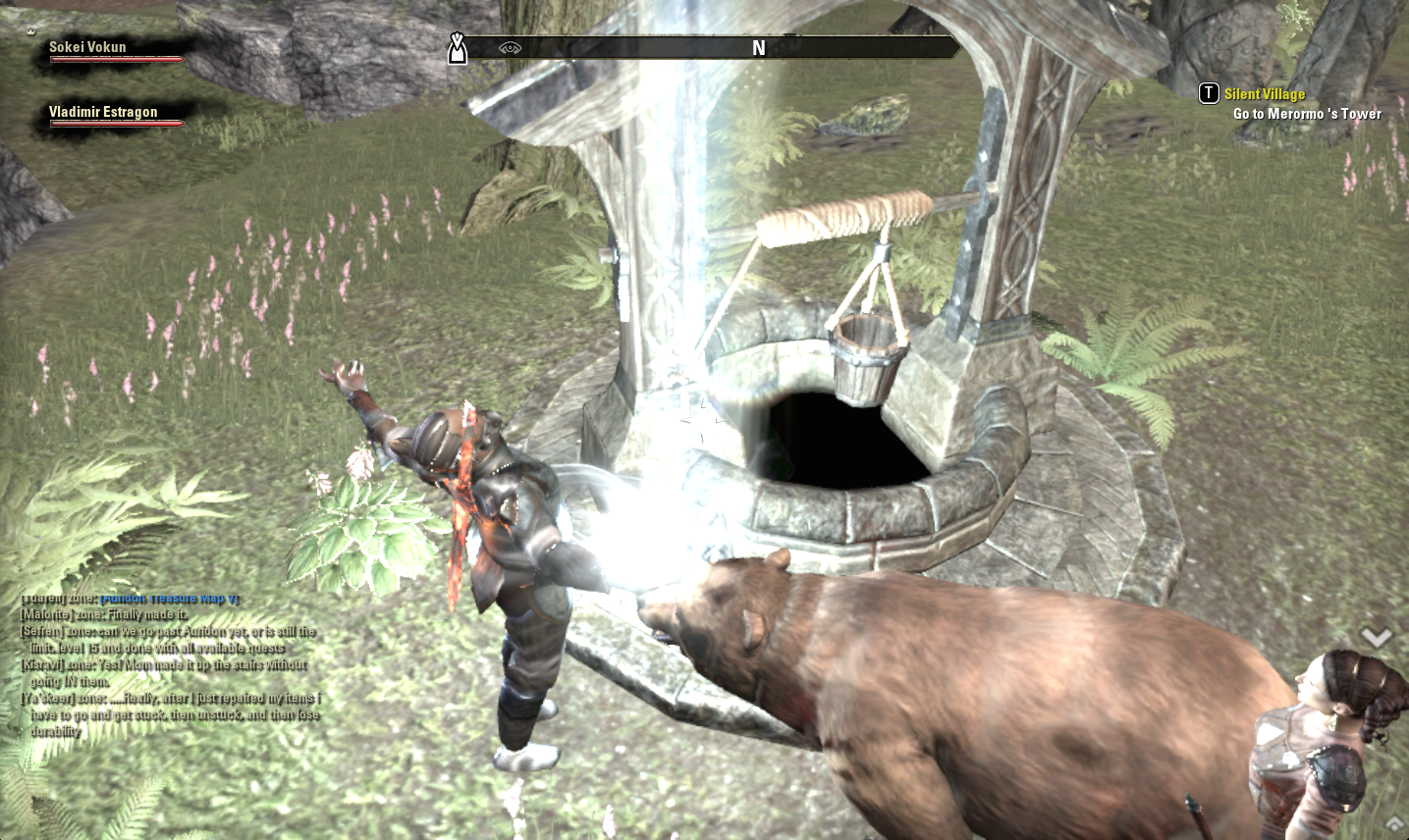
Task: Select Sokei Vokun in the group frame
Action: [x=87, y=47]
